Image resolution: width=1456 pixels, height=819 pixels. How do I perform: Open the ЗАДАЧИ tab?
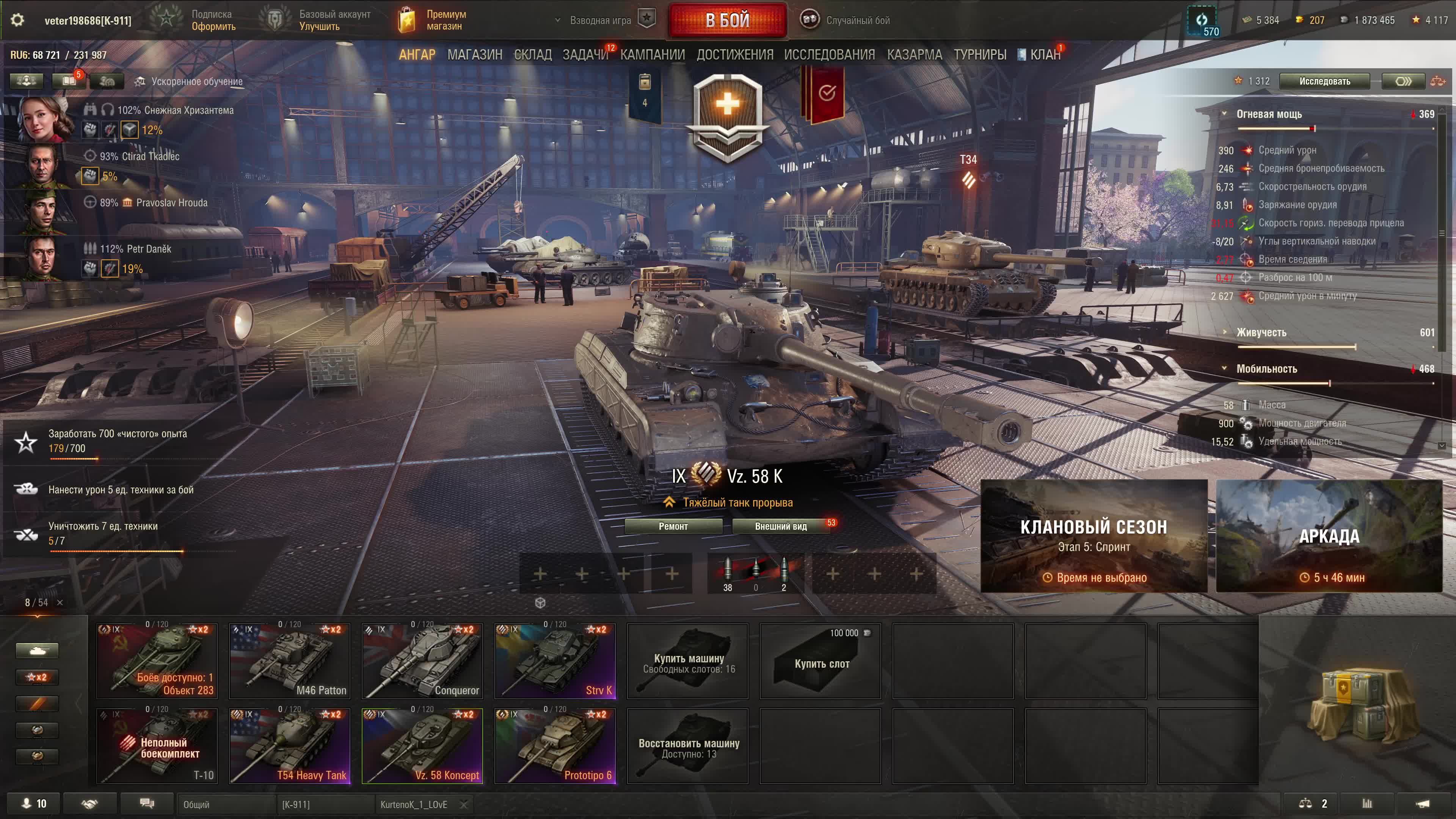585,55
